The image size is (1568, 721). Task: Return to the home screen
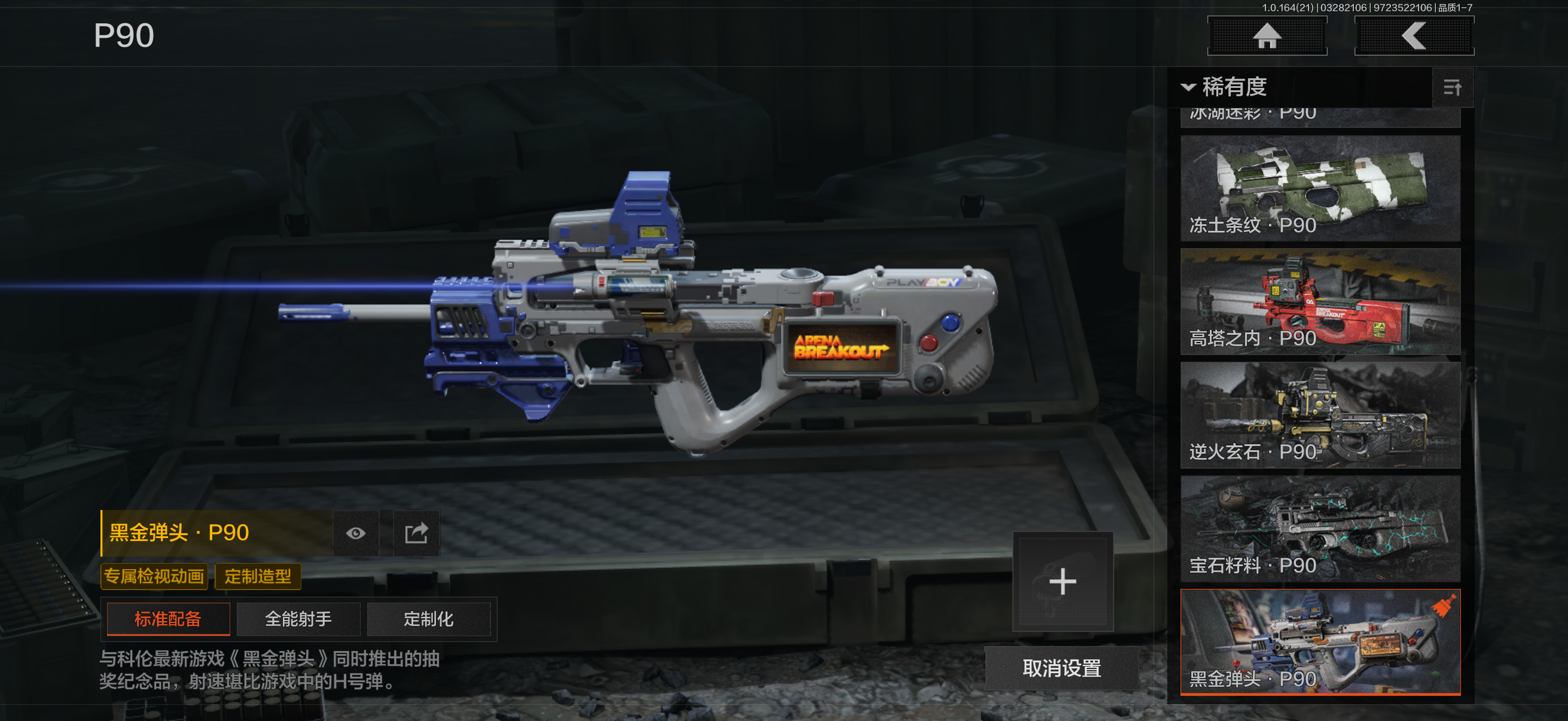1267,36
